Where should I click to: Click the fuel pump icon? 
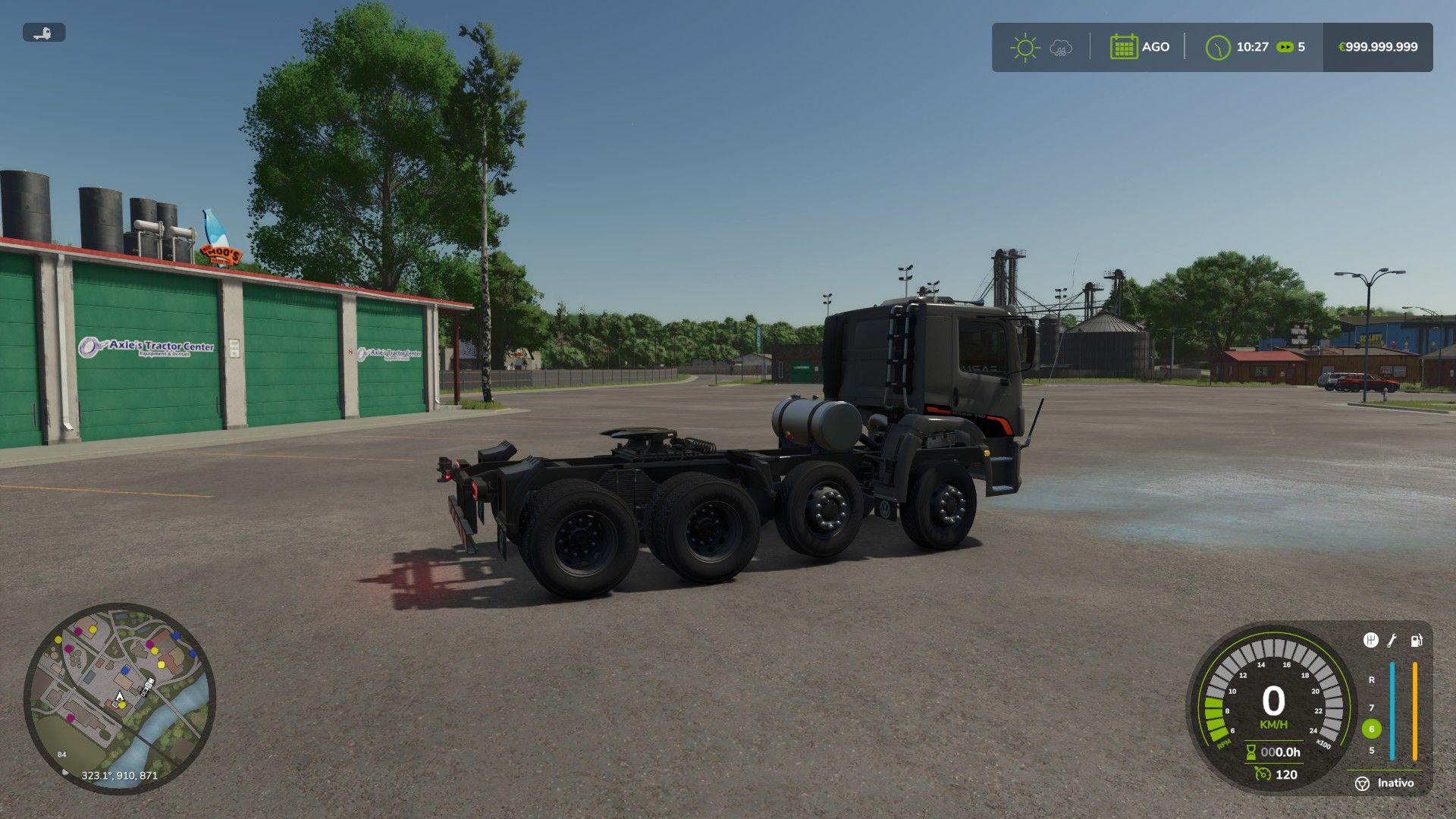(1416, 641)
